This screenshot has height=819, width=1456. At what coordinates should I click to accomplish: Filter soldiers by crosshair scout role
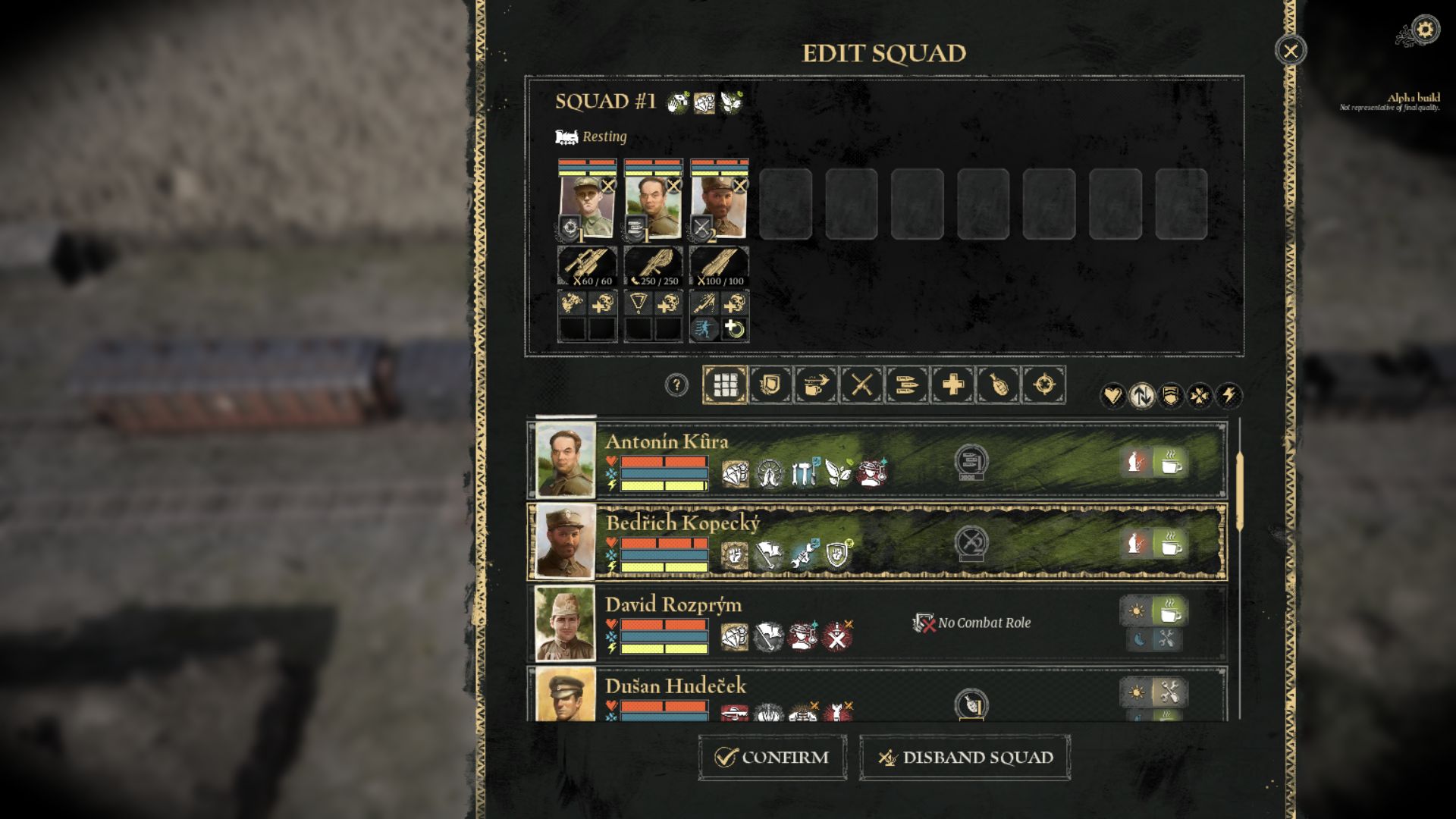pyautogui.click(x=1043, y=385)
